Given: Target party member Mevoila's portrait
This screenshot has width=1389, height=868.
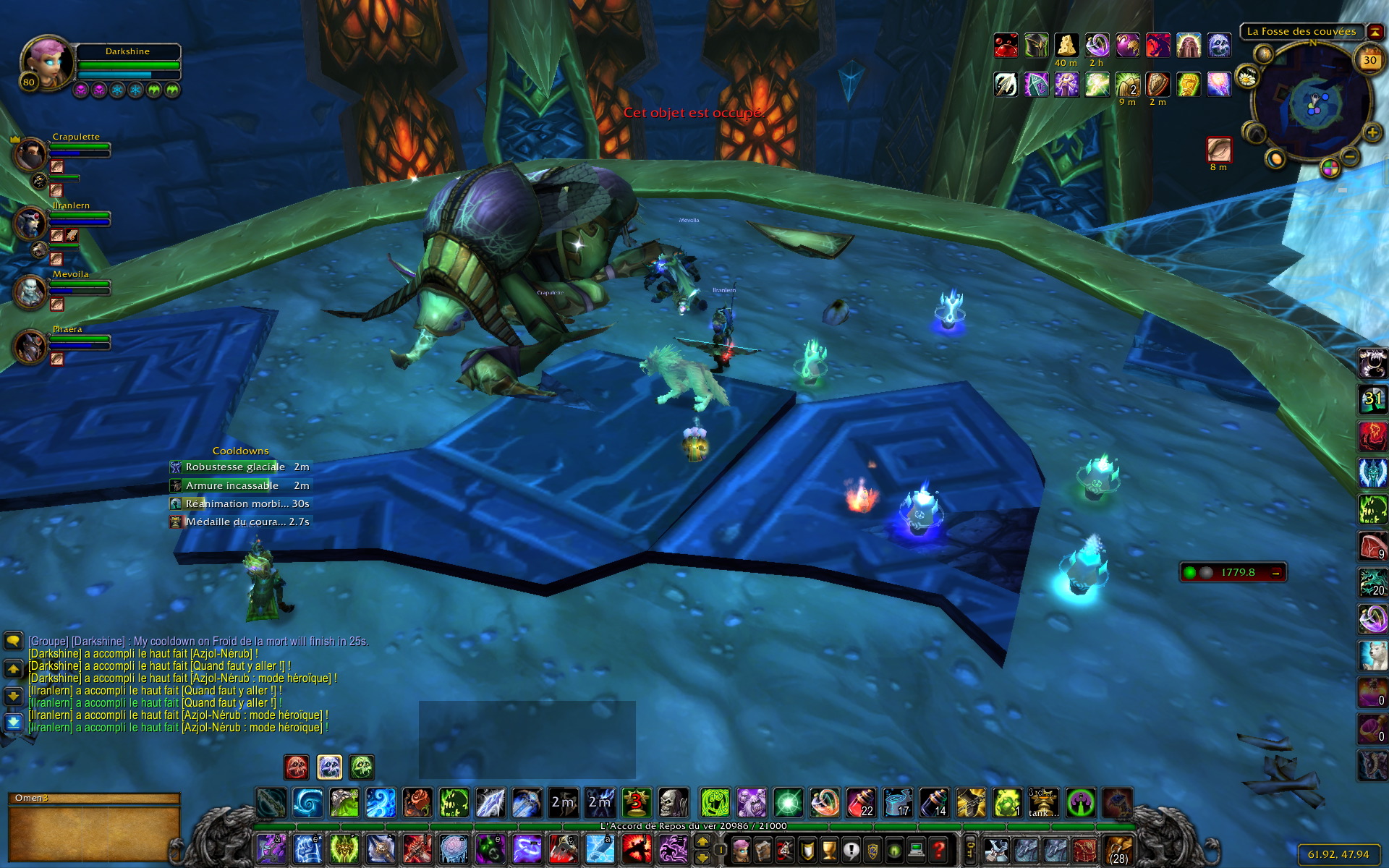Looking at the screenshot, I should click(30, 292).
